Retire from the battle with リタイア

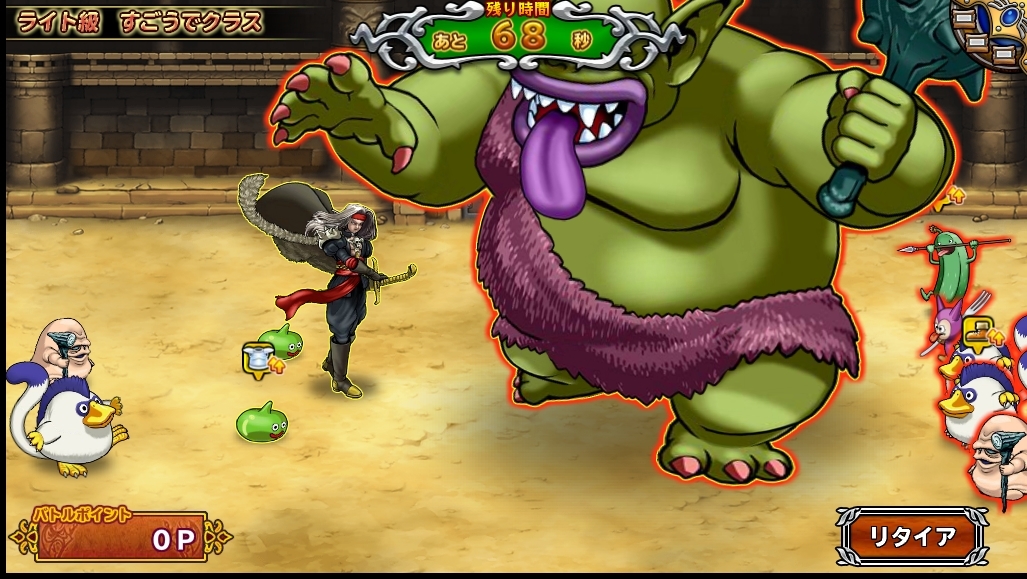tap(911, 536)
